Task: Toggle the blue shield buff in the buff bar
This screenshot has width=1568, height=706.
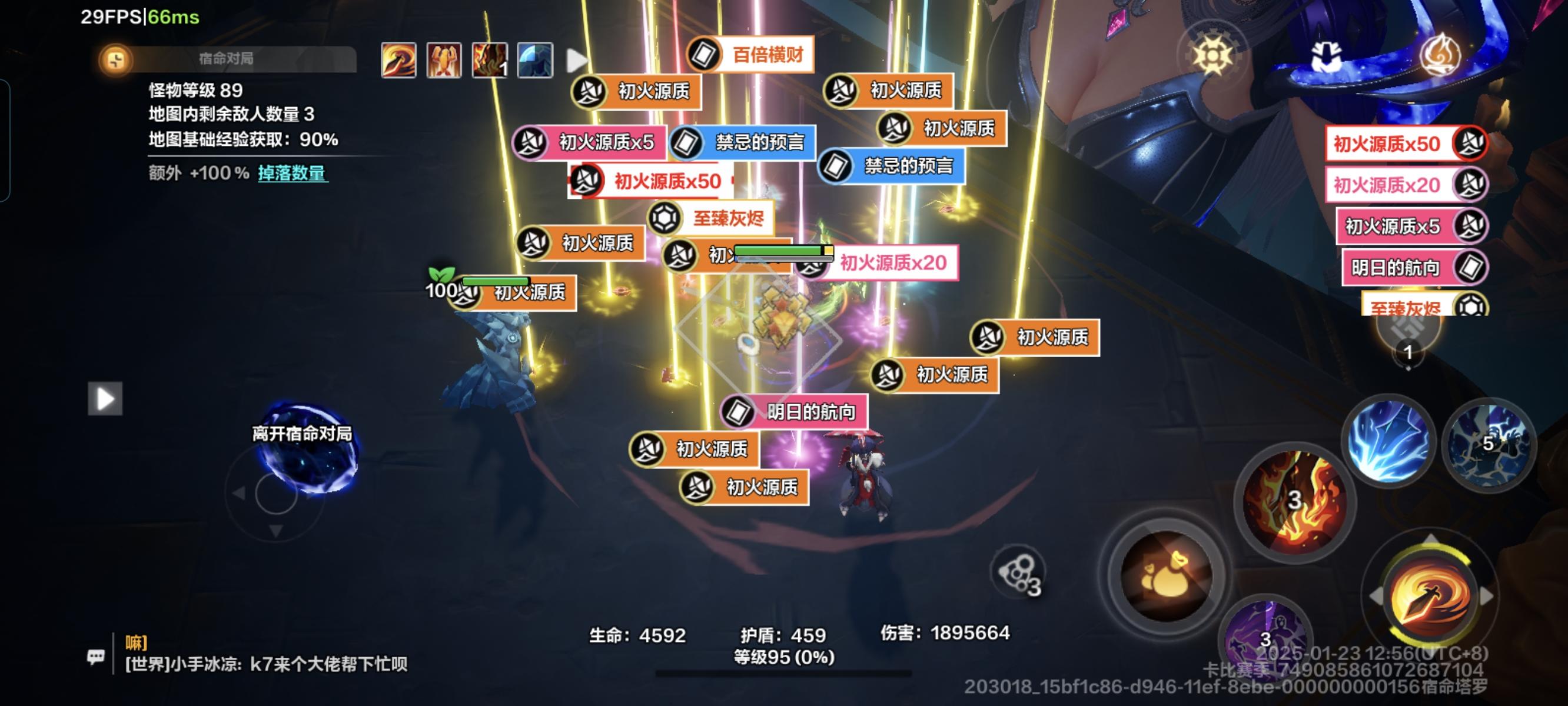Action: click(x=536, y=59)
